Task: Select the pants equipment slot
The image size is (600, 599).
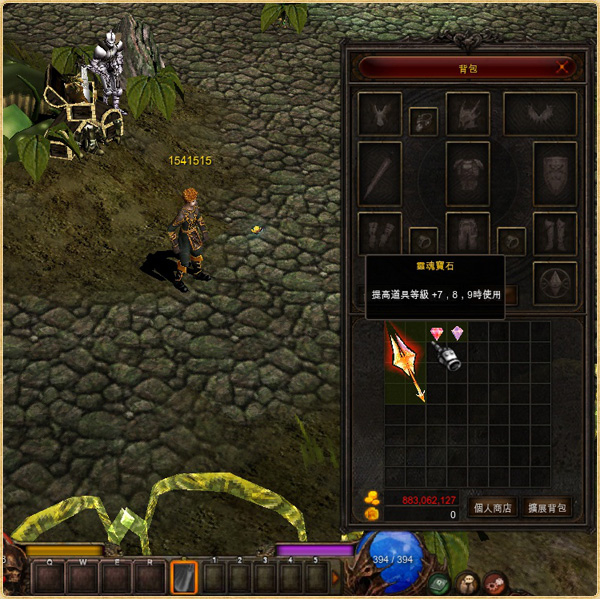Action: tap(467, 234)
